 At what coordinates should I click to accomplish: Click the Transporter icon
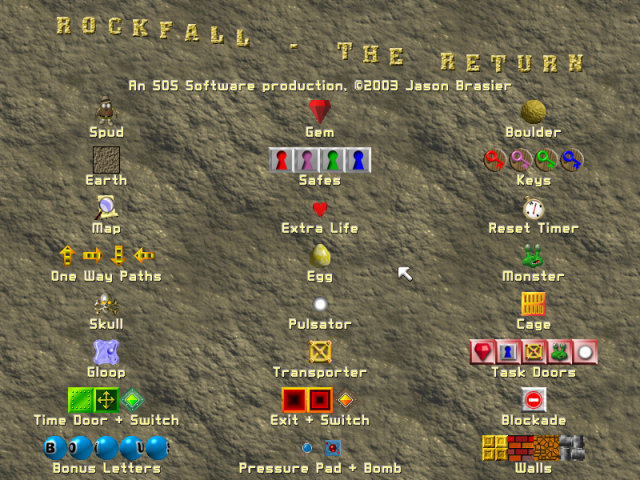320,352
